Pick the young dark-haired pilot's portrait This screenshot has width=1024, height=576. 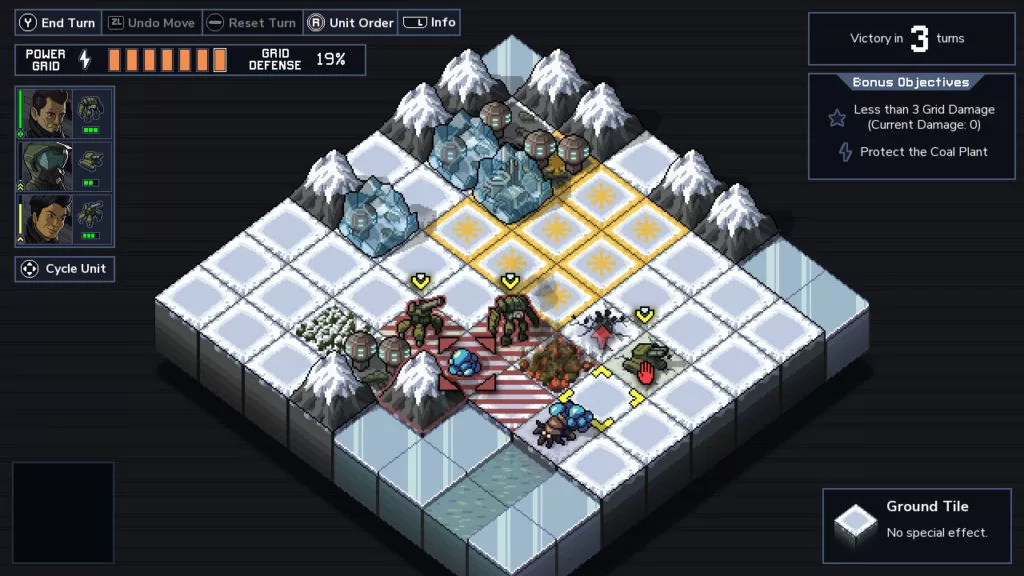click(x=46, y=220)
